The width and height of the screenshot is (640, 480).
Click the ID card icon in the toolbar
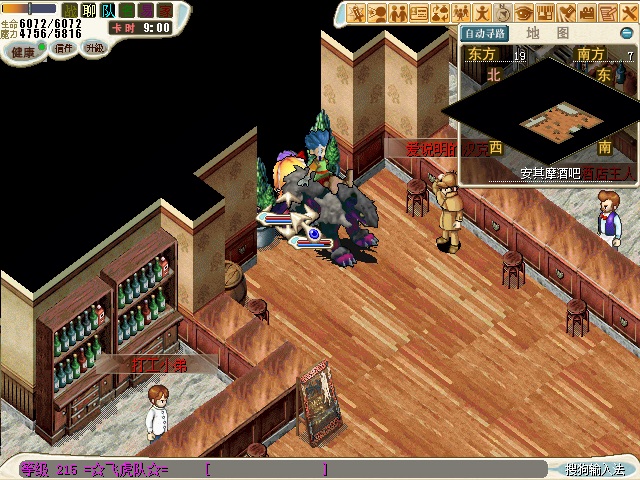coord(420,13)
